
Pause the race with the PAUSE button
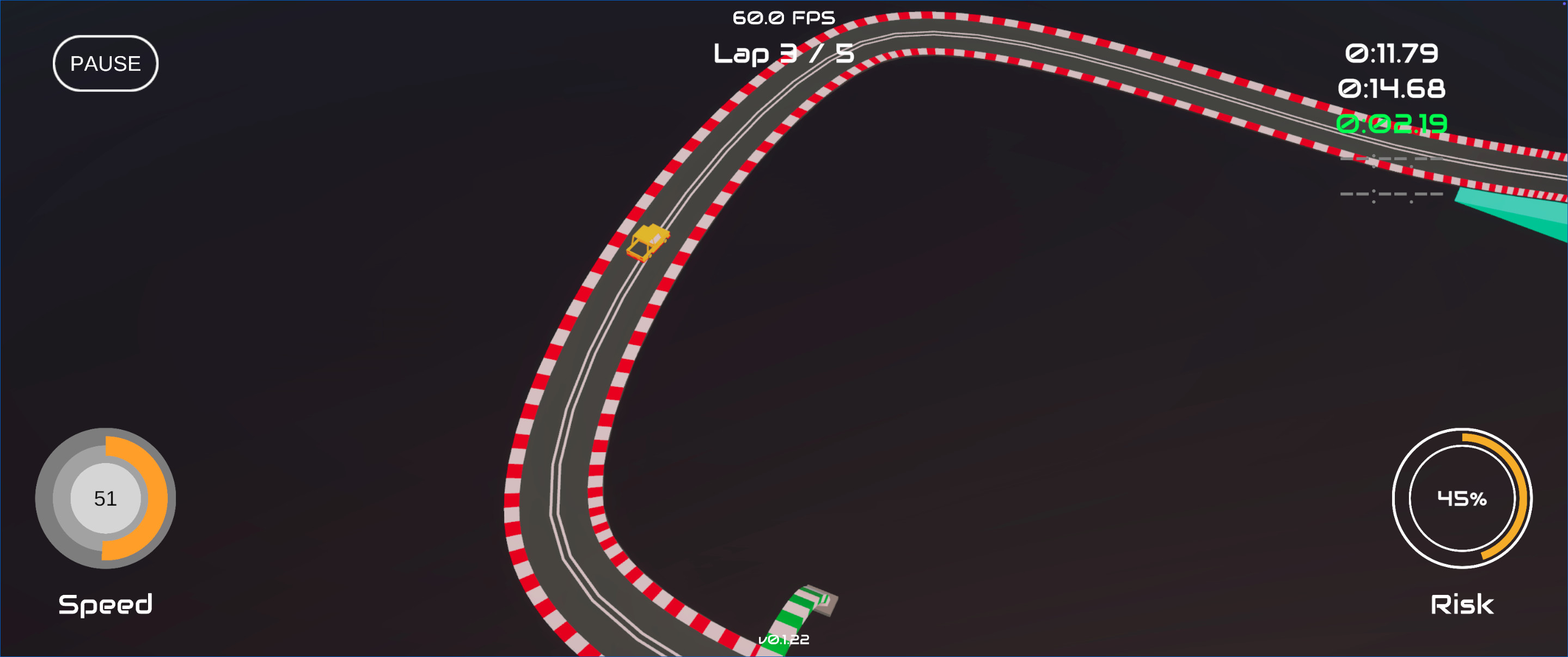(105, 63)
